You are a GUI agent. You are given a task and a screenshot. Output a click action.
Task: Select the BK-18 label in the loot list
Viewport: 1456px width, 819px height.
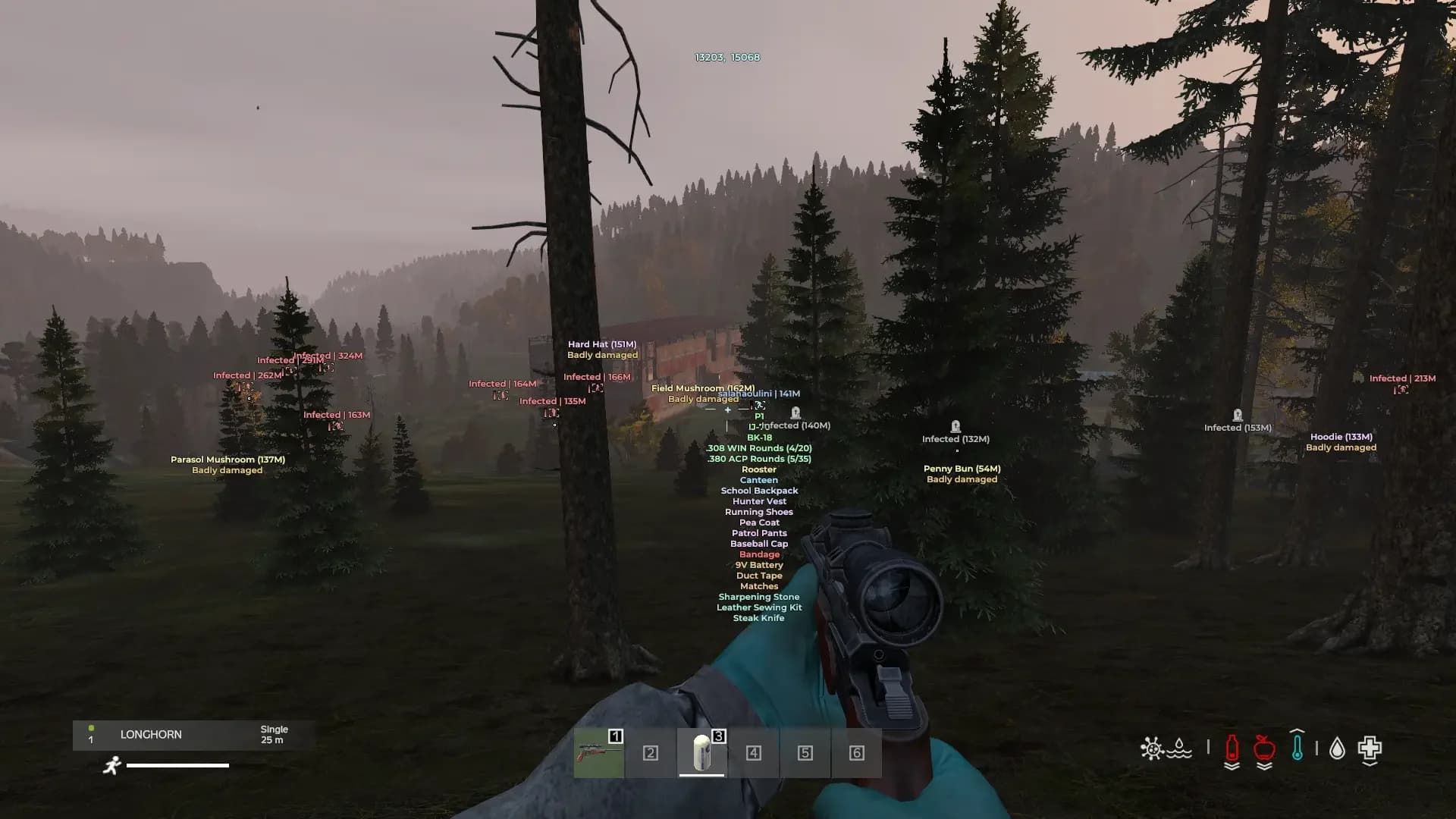[759, 438]
